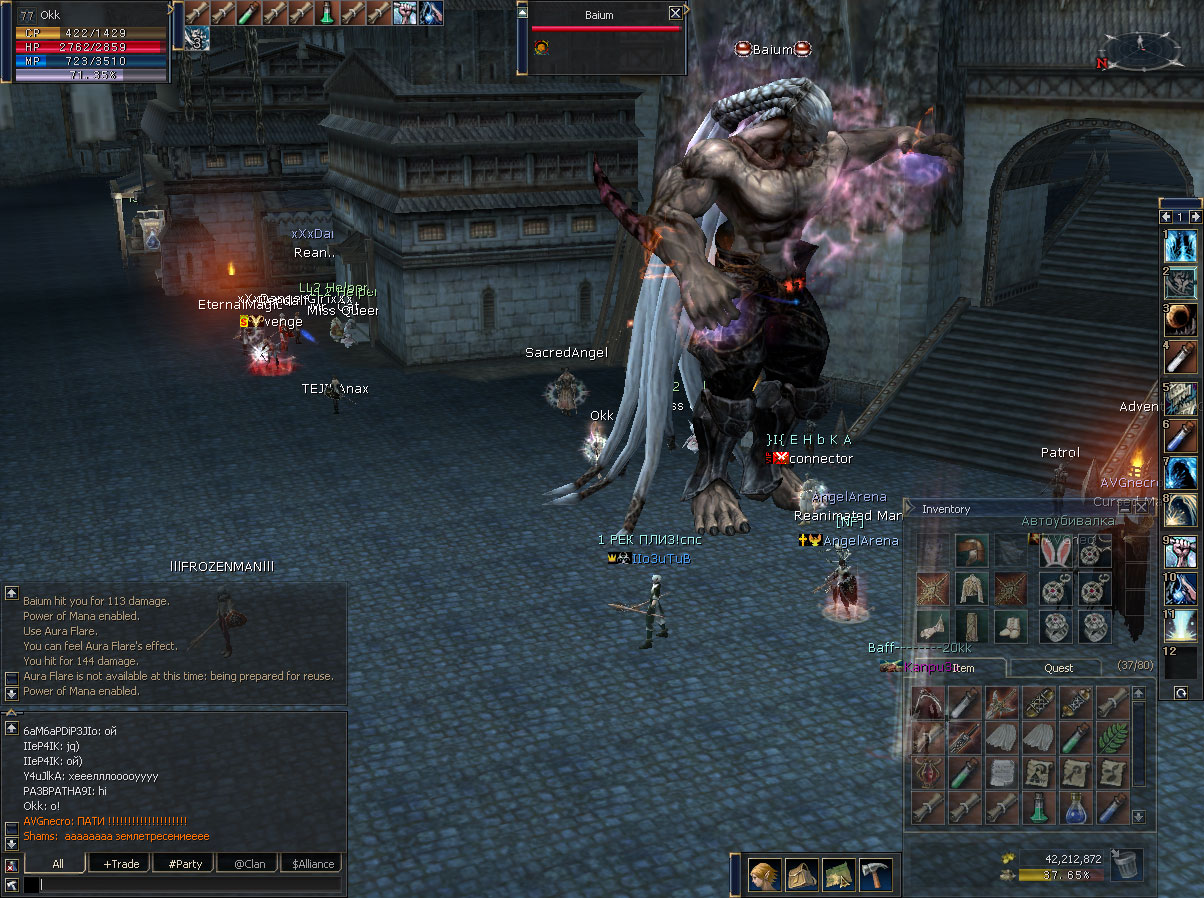Image resolution: width=1204 pixels, height=898 pixels.
Task: Minimize the Inventory window
Action: [1124, 508]
